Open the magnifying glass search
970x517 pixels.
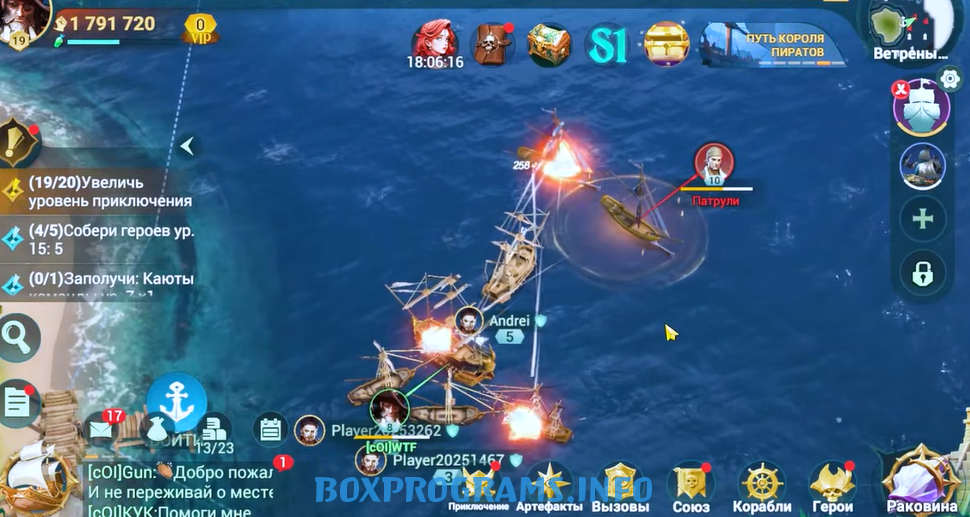(16, 338)
